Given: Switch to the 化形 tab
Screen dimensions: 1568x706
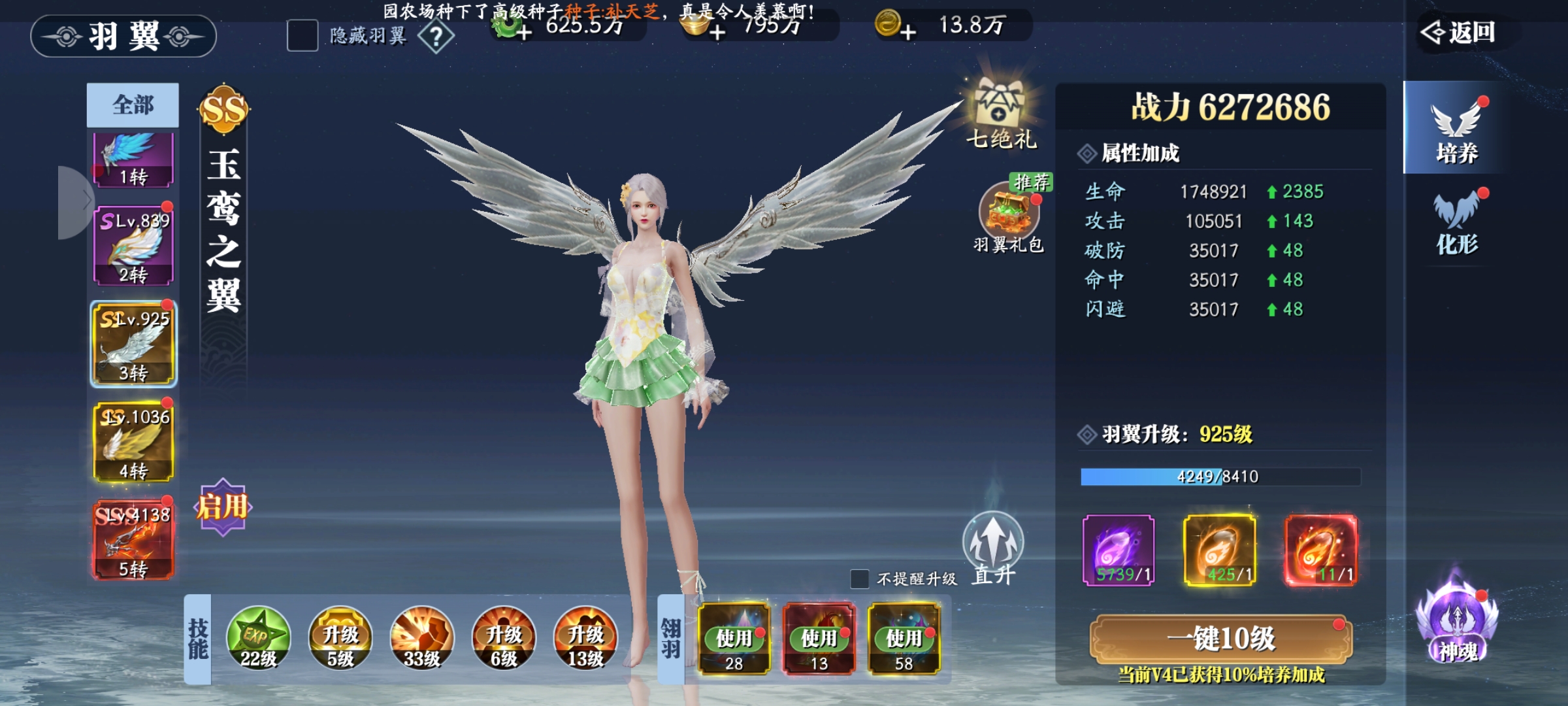Looking at the screenshot, I should [1456, 222].
